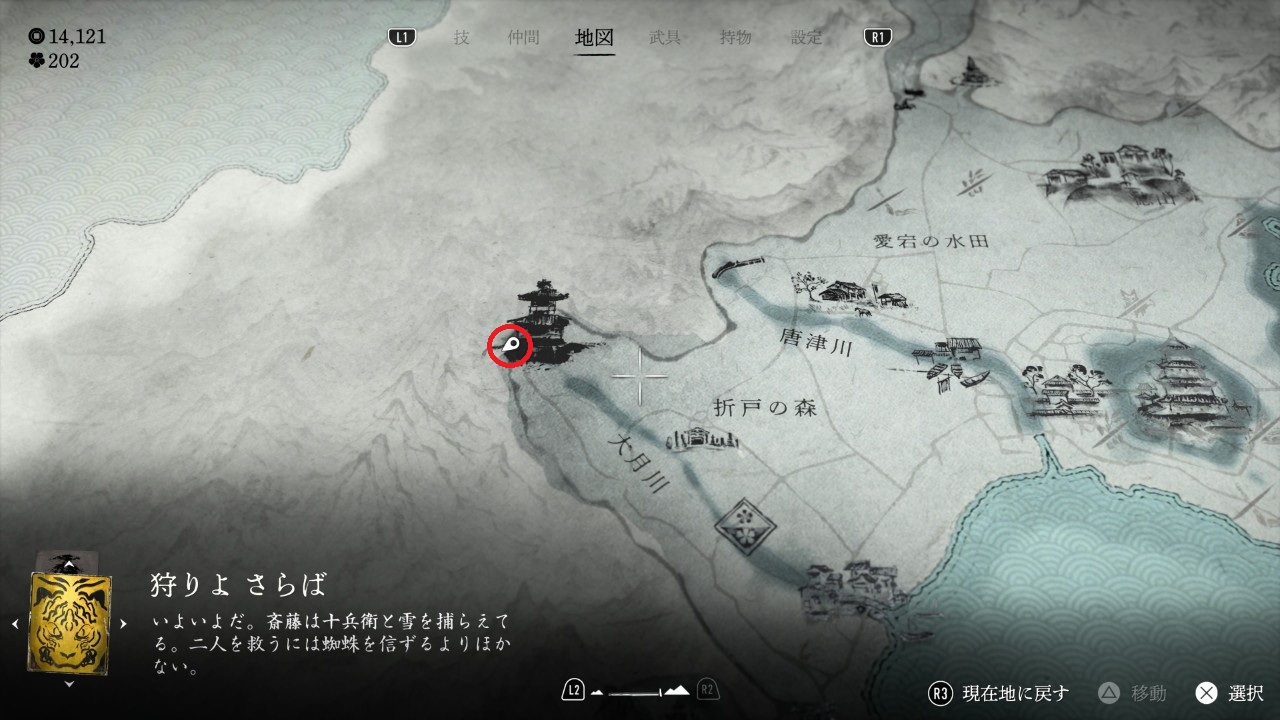
Task: Open the 仲間 tab
Action: pyautogui.click(x=523, y=38)
